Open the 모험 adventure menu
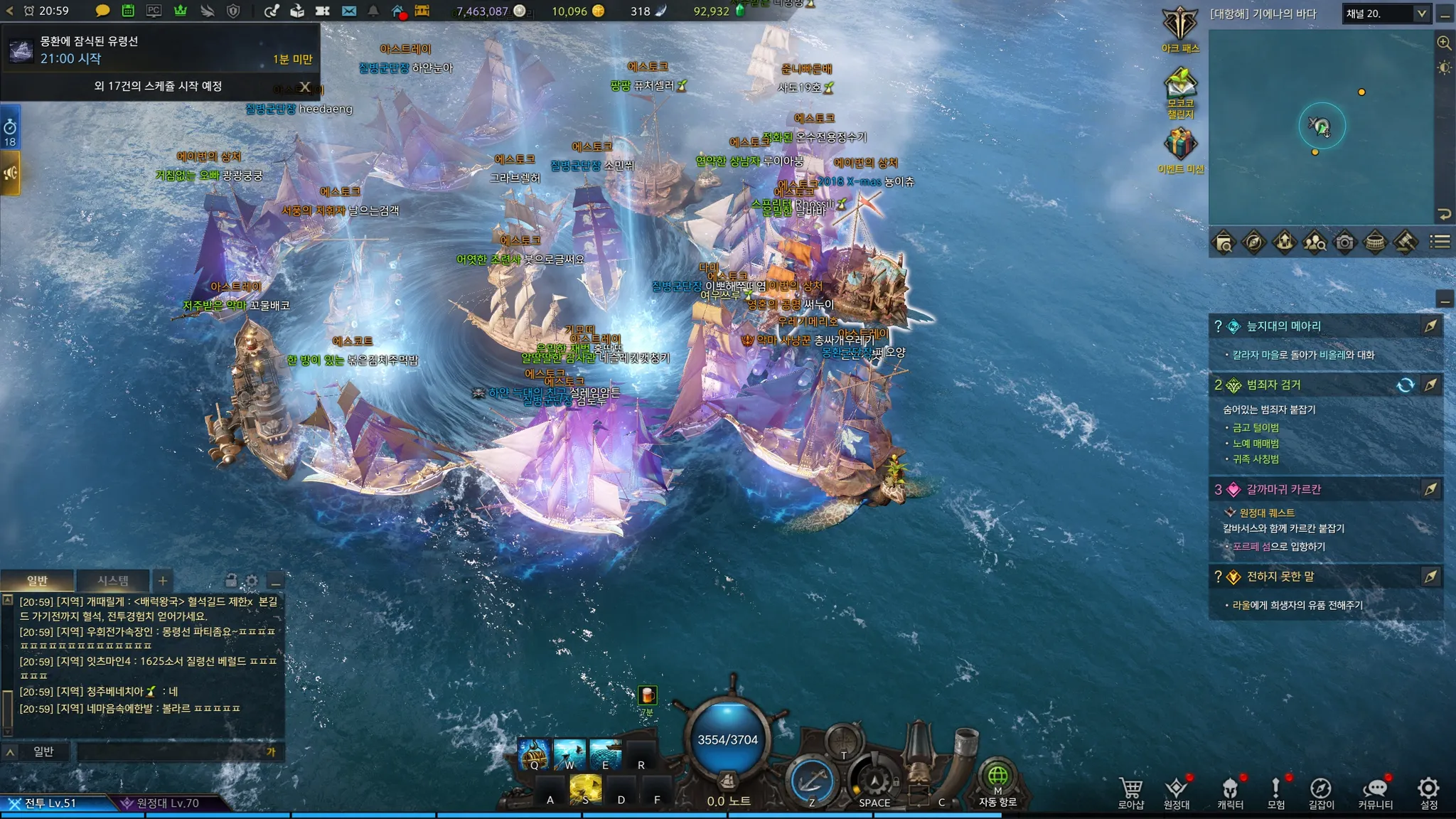 pos(1275,792)
